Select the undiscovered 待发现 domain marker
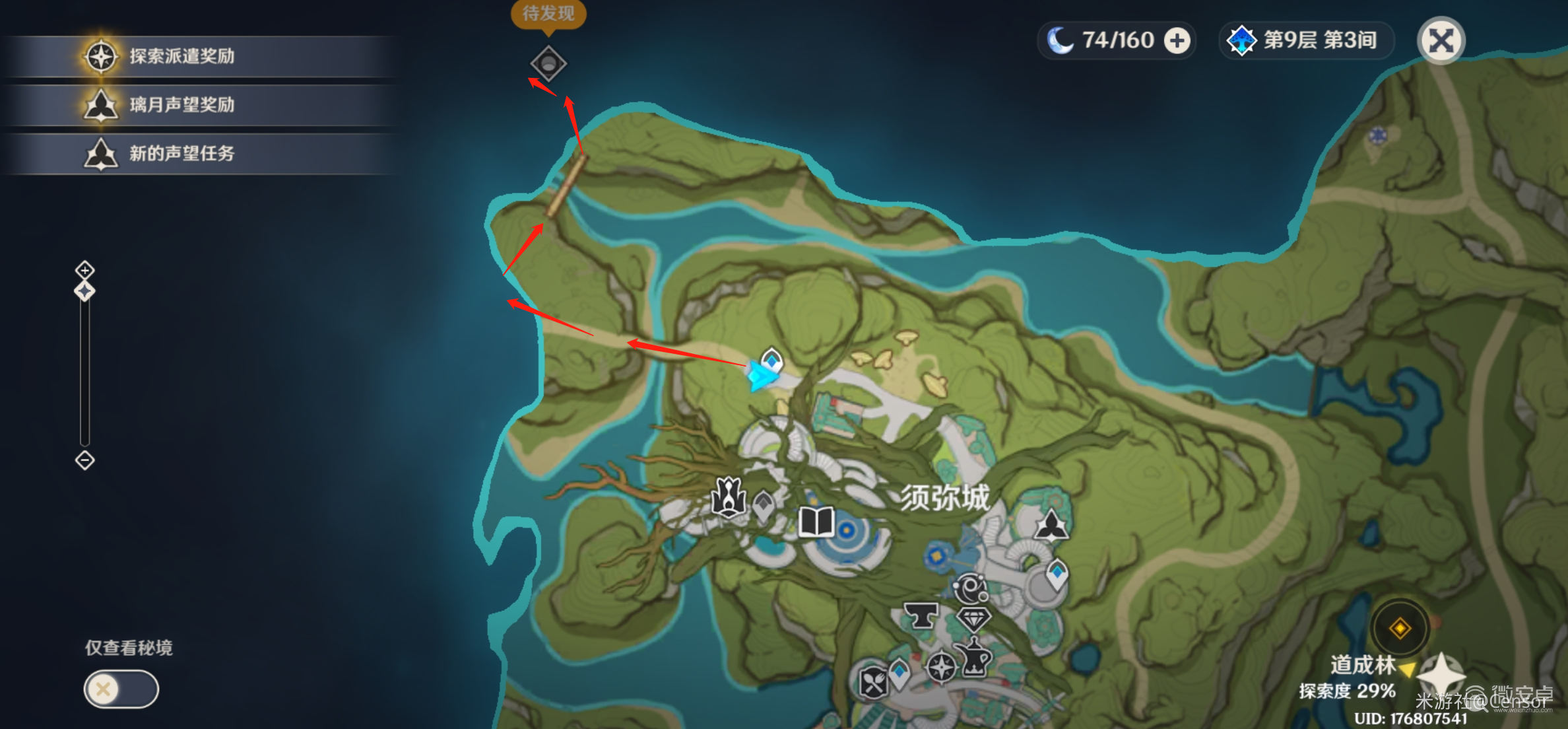The image size is (1568, 729). coord(548,63)
